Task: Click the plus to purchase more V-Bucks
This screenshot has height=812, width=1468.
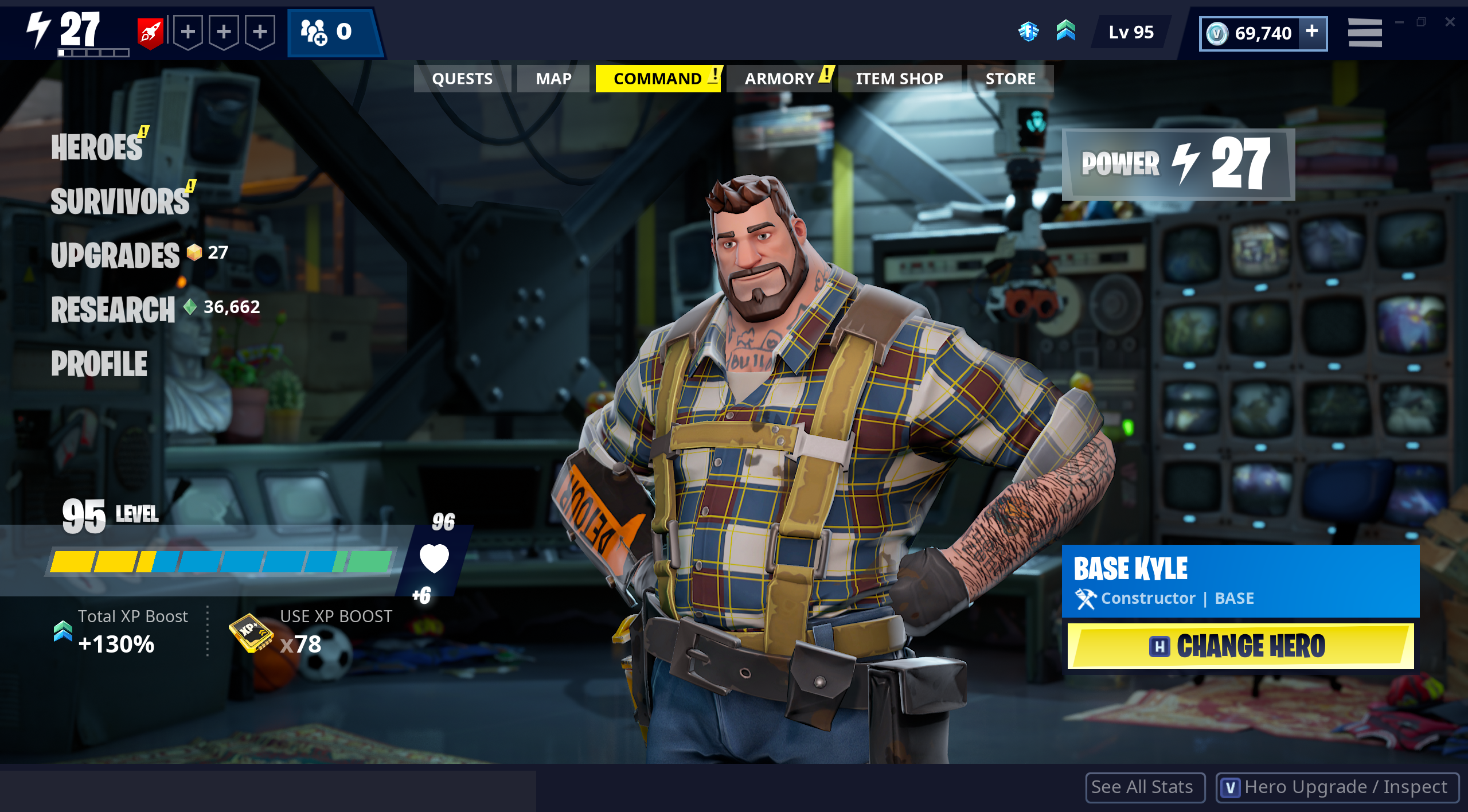Action: point(1313,33)
